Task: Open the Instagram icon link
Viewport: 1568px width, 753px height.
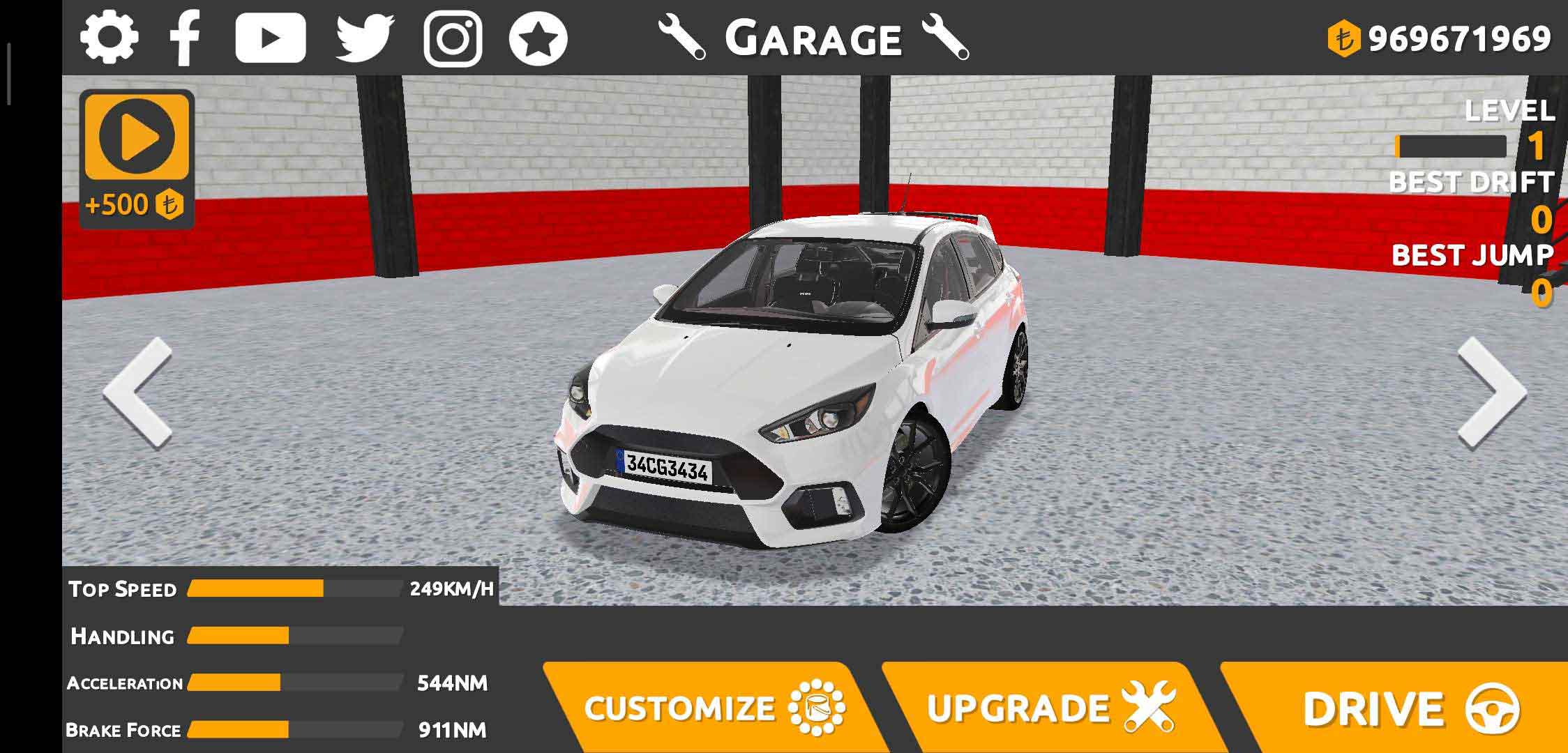Action: [453, 39]
